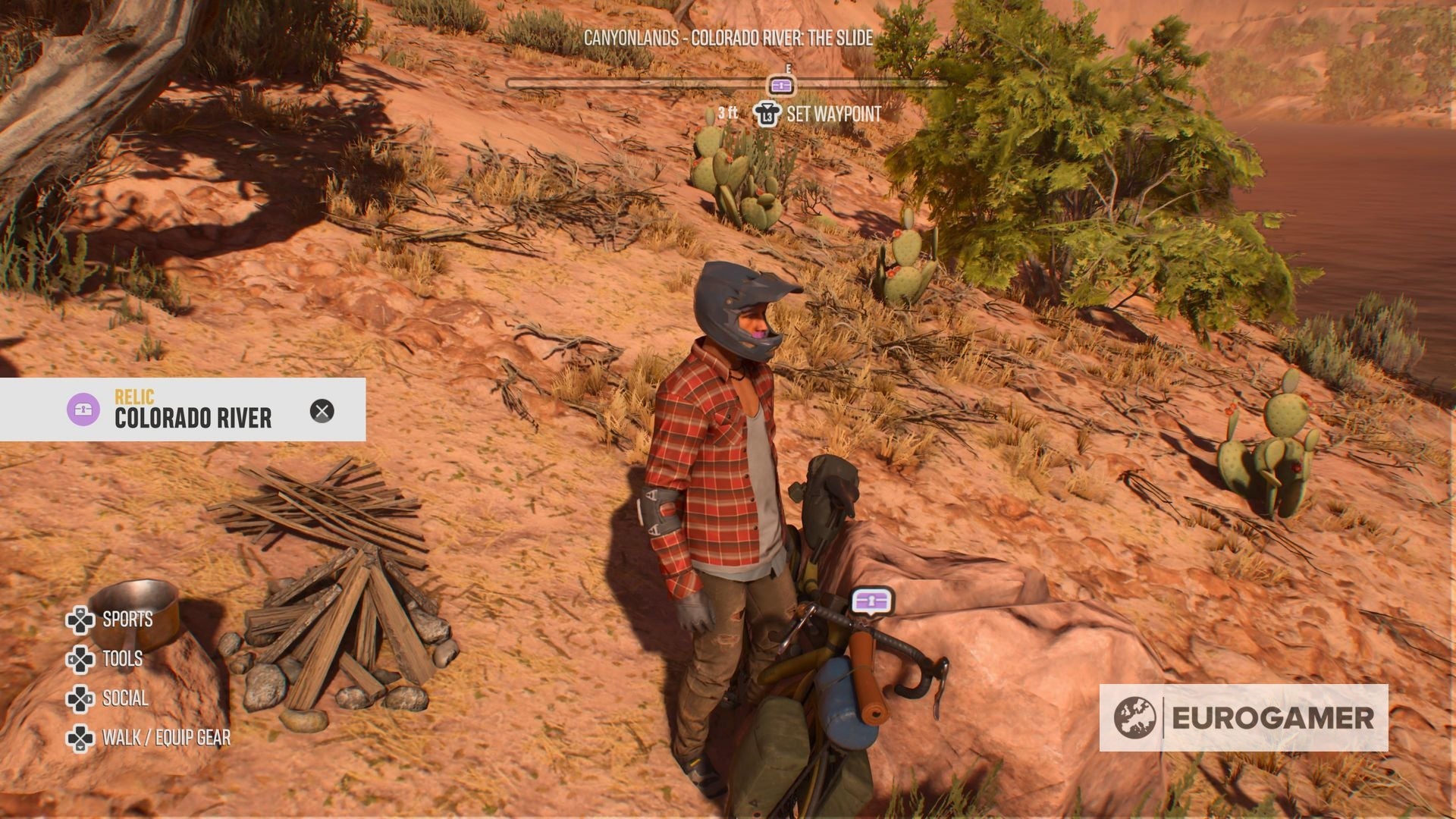The height and width of the screenshot is (819, 1456).
Task: Click the L3 stick icon beside Set Waypoint
Action: click(x=766, y=115)
